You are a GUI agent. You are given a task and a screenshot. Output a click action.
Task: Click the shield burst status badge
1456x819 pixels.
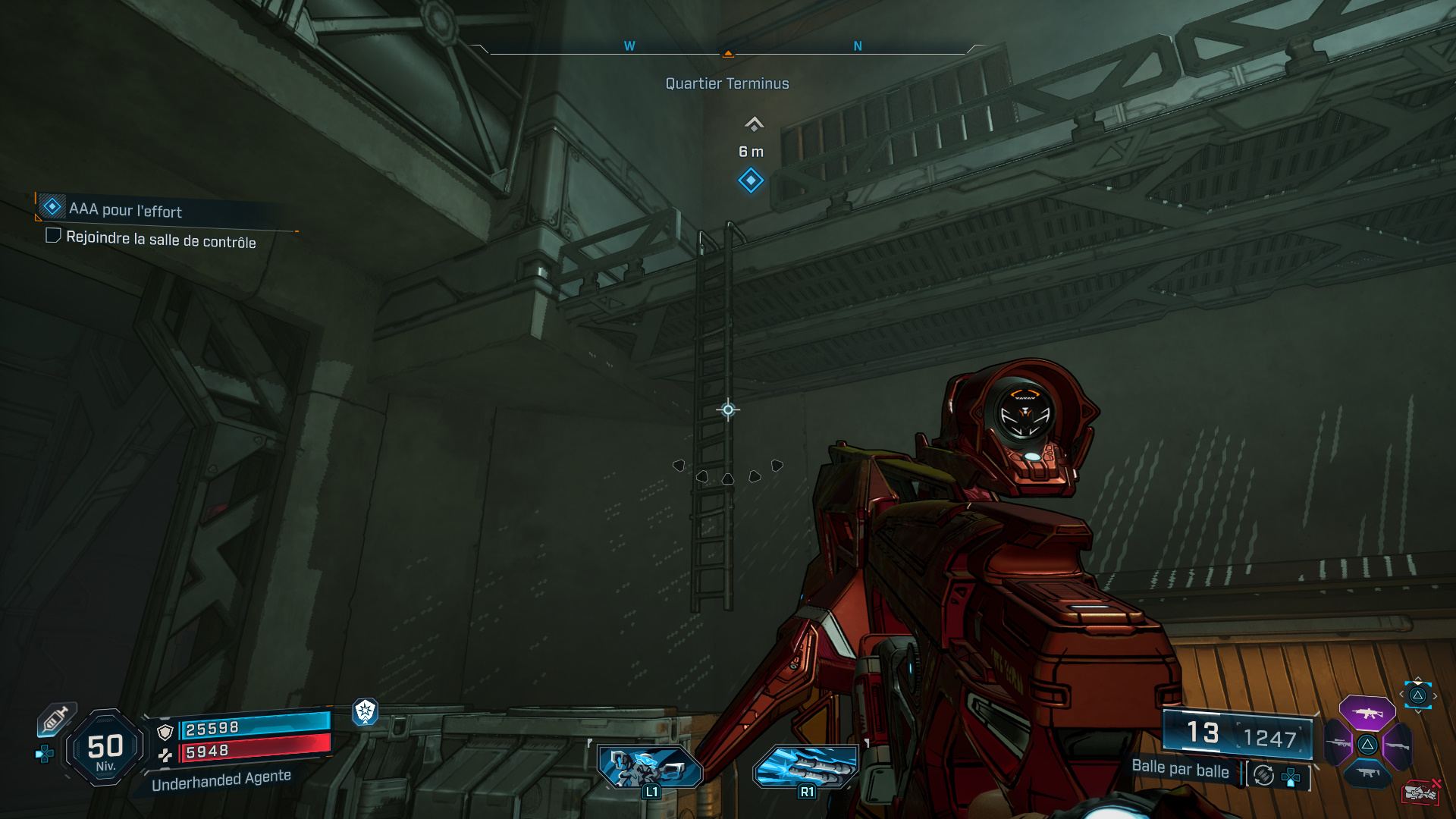366,711
